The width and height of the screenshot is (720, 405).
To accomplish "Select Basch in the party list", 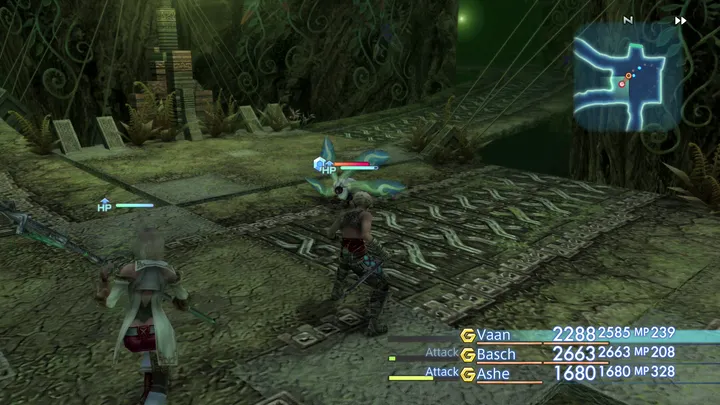I will pos(496,354).
